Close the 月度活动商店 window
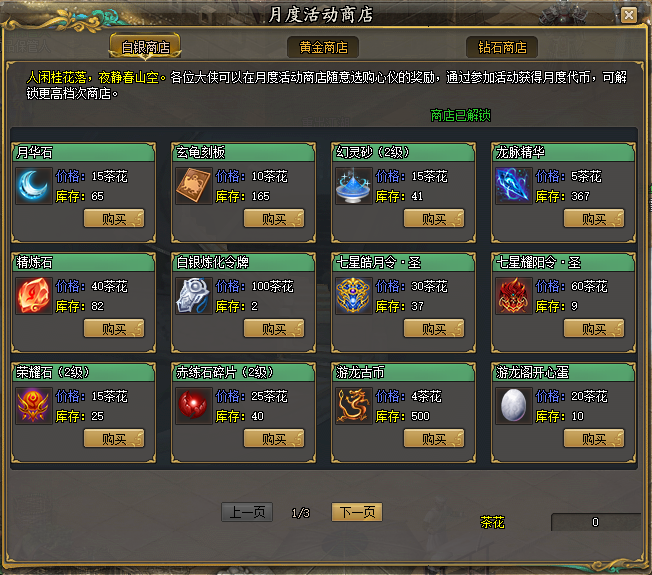 point(628,15)
